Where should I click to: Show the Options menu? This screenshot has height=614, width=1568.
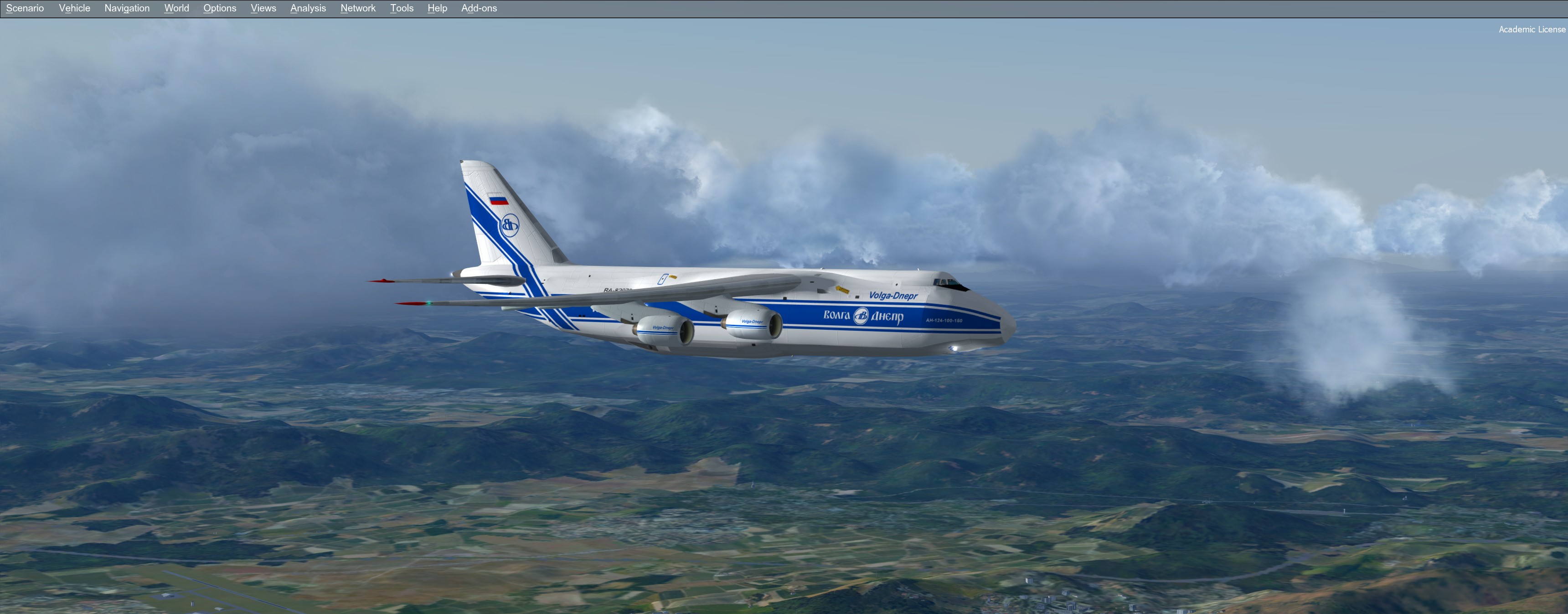coord(220,8)
